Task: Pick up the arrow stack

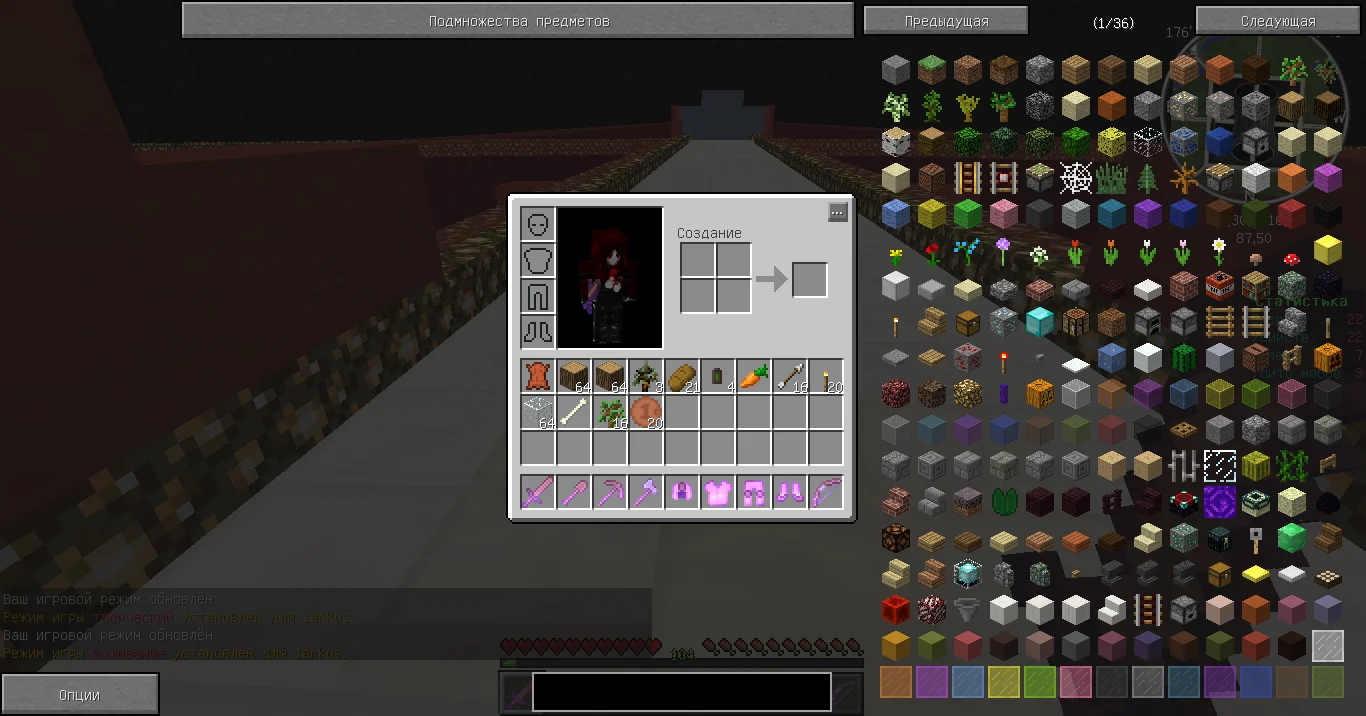Action: [790, 377]
